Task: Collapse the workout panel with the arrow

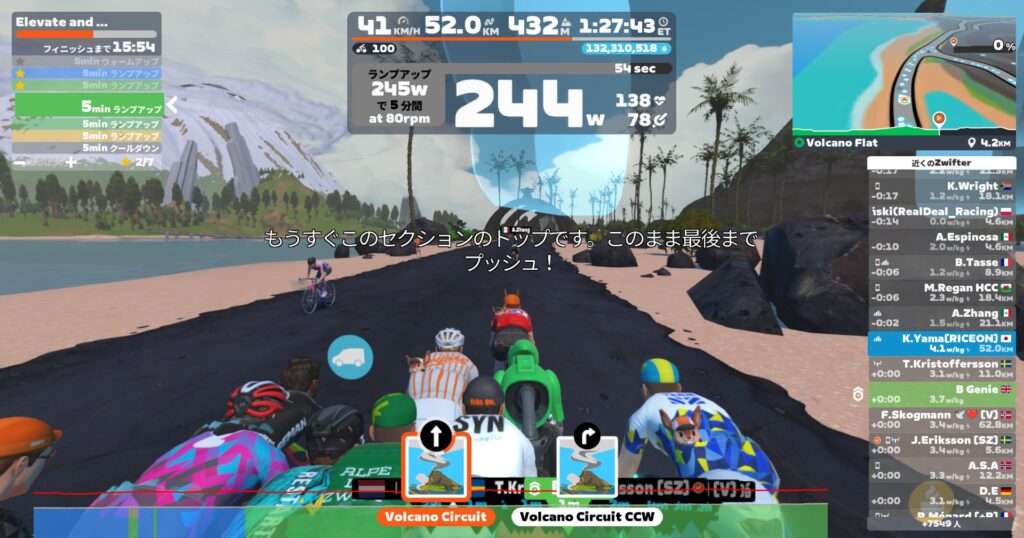Action: coord(172,104)
